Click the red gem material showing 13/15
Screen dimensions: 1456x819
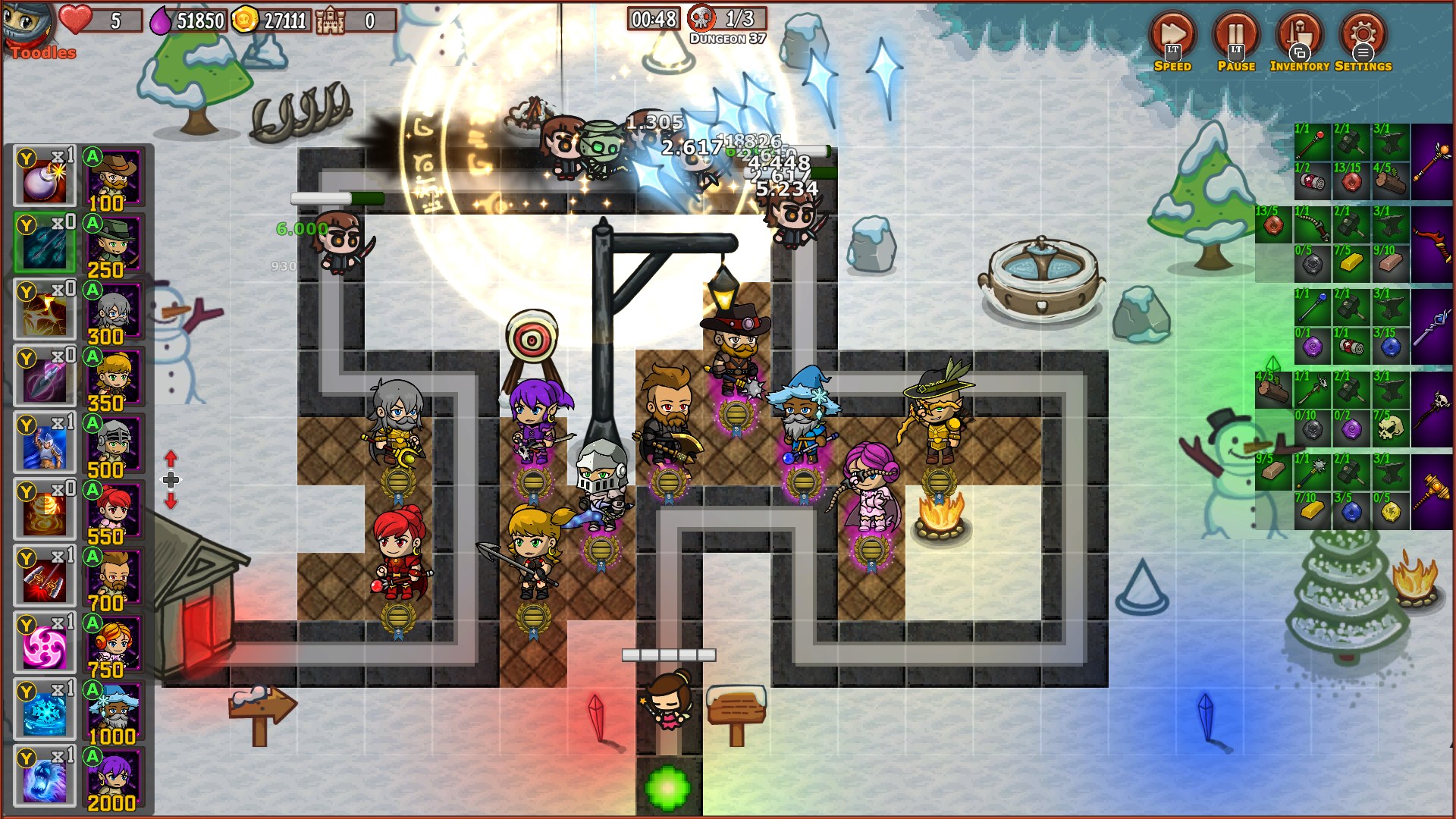click(x=1351, y=182)
